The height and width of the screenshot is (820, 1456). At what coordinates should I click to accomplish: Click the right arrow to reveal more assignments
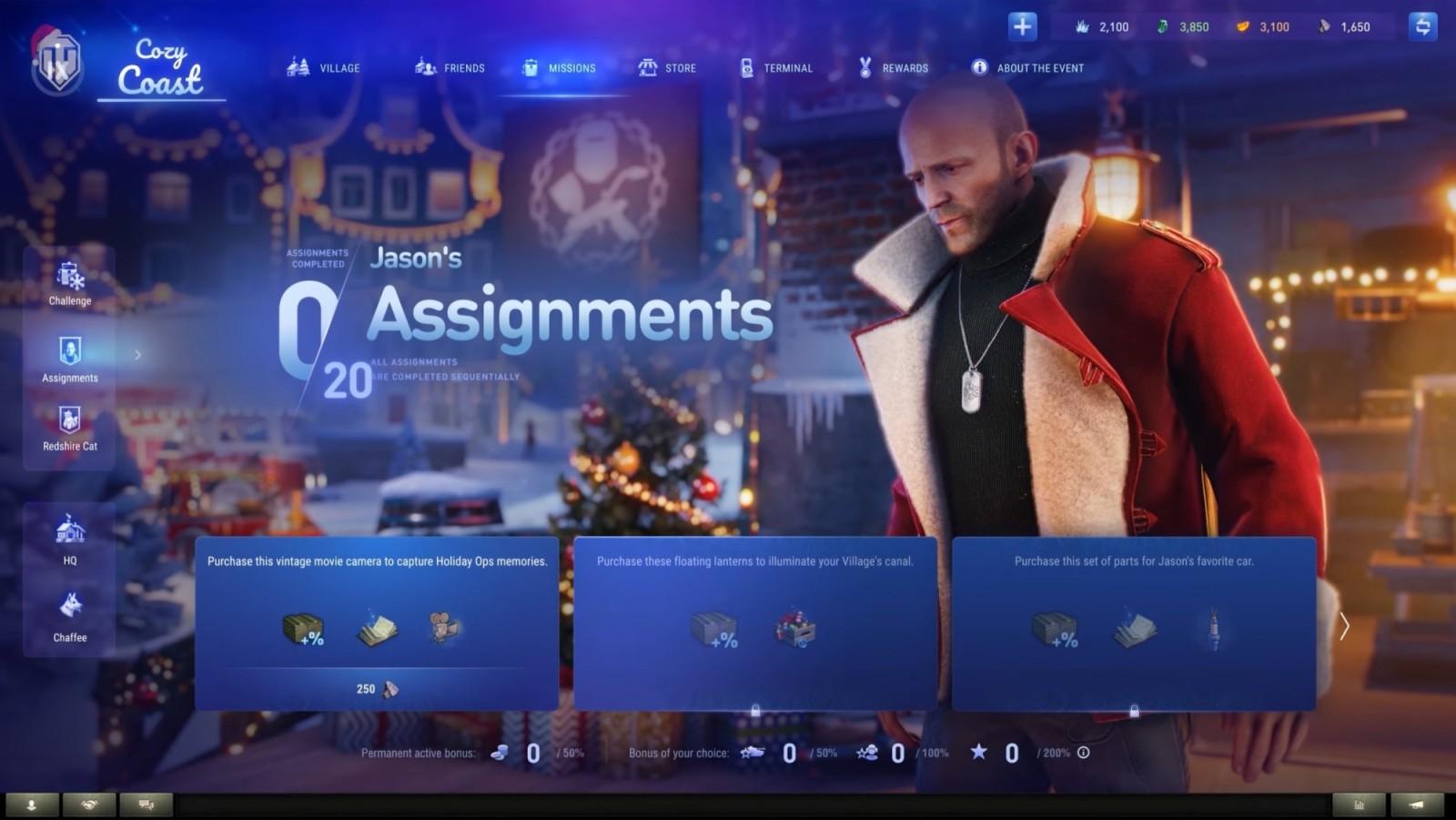tap(1345, 625)
